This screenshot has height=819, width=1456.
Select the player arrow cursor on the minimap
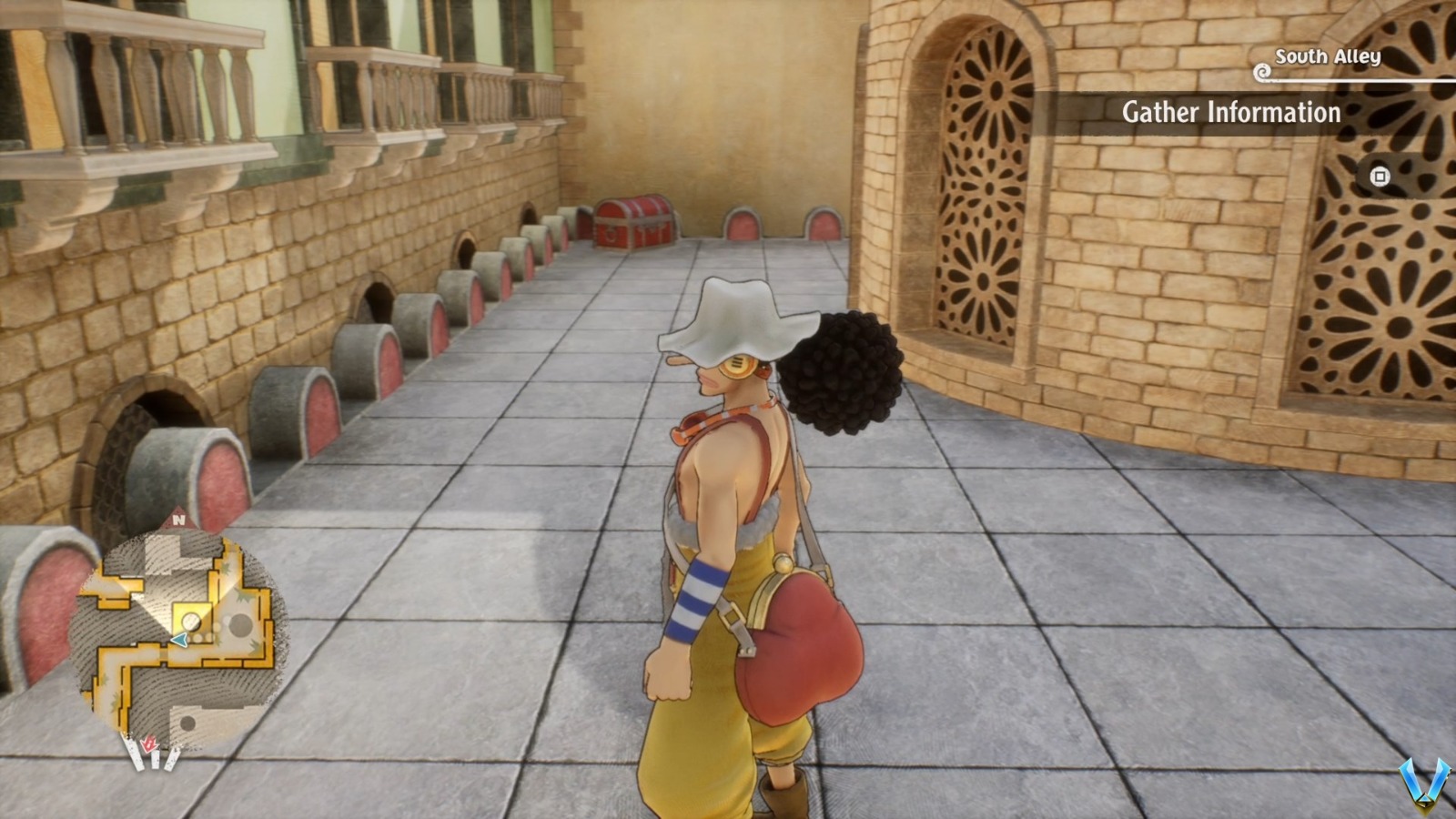click(179, 640)
